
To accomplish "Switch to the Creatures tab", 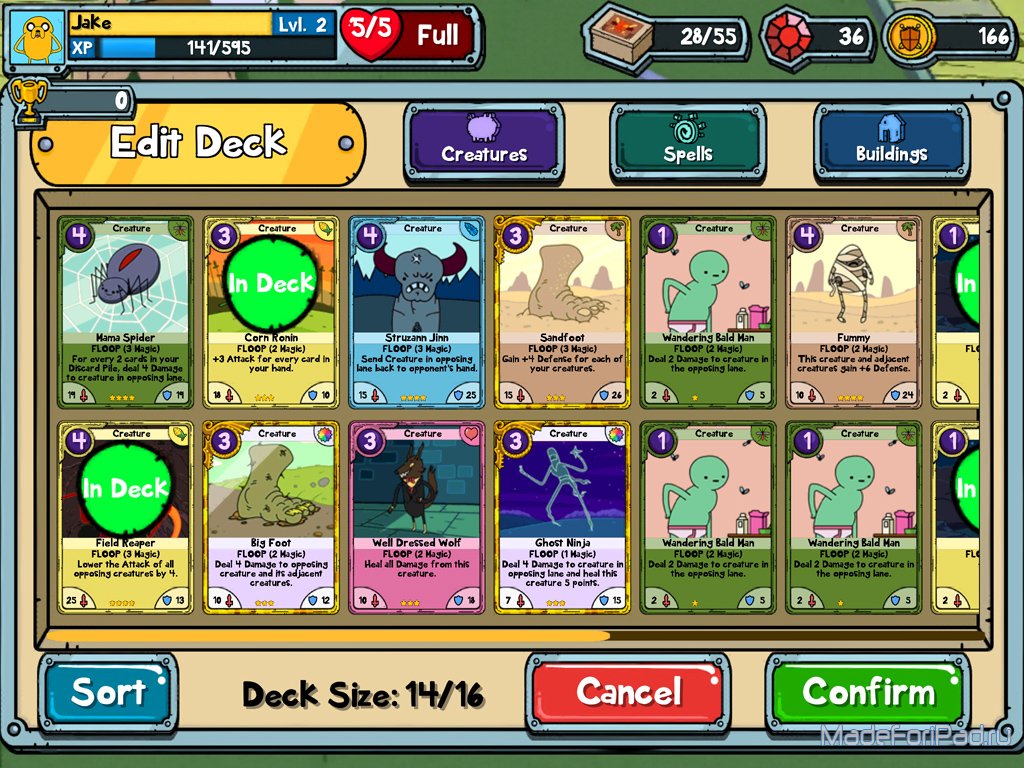I will tap(484, 142).
